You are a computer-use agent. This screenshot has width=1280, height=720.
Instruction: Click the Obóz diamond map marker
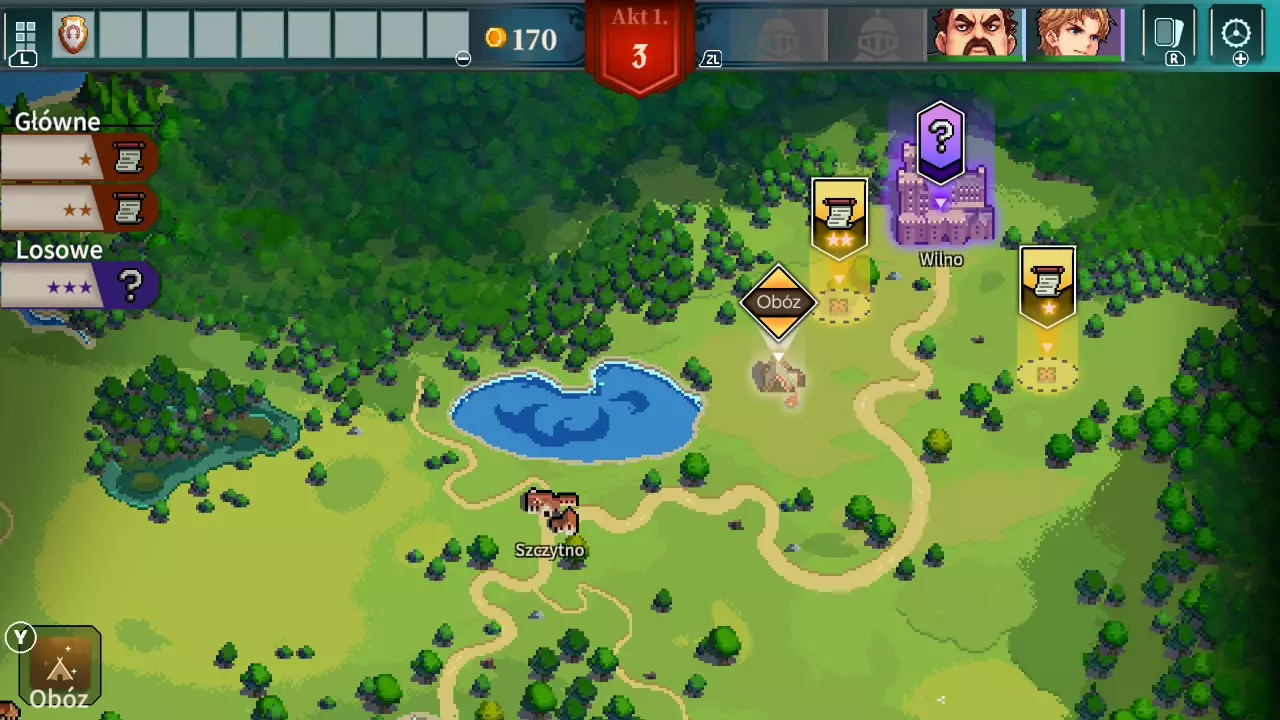tap(778, 302)
